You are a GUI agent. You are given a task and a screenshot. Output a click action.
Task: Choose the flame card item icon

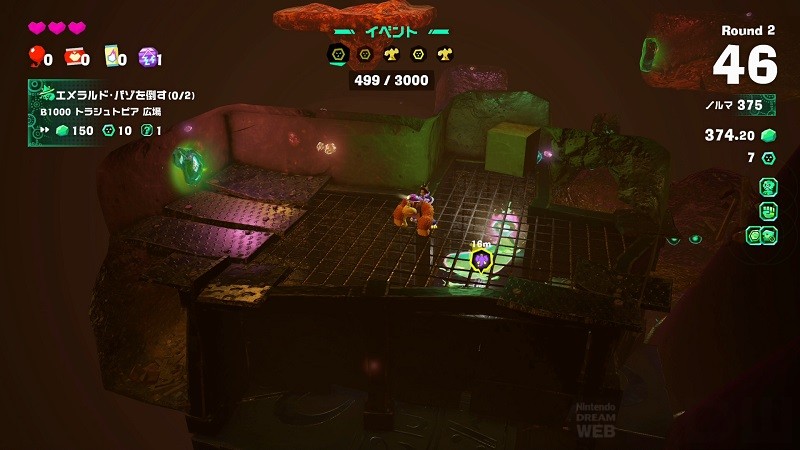(x=112, y=56)
